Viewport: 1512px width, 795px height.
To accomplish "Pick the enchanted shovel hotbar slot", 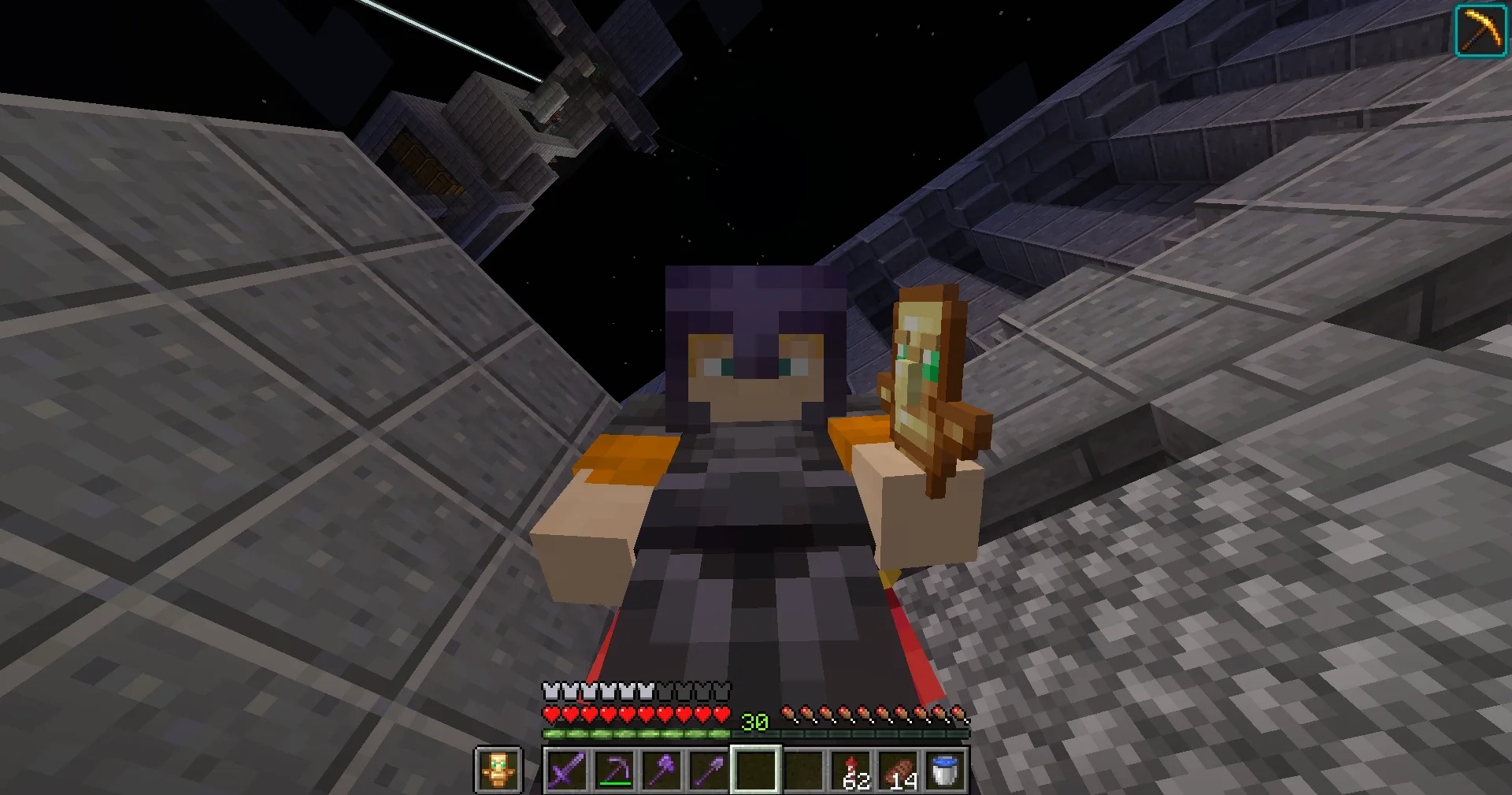I will [708, 770].
